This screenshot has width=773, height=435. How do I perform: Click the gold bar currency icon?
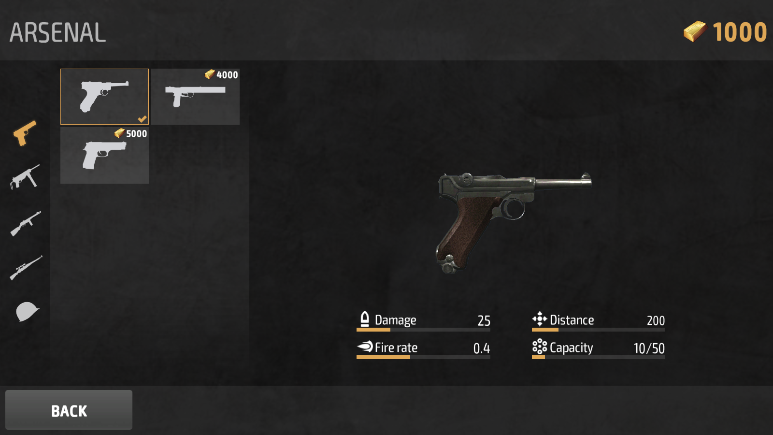click(x=695, y=32)
